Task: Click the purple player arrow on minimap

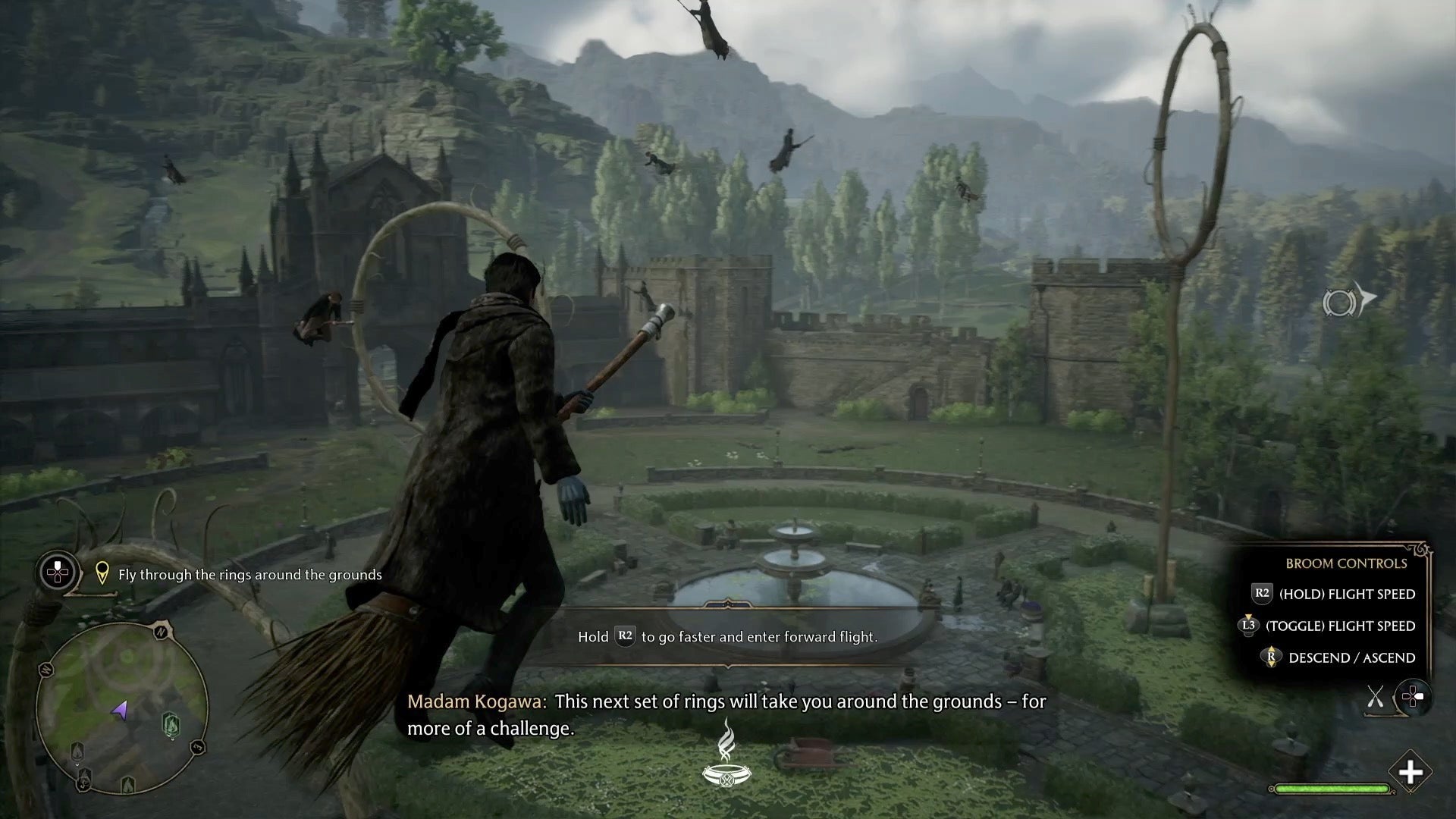Action: point(120,711)
